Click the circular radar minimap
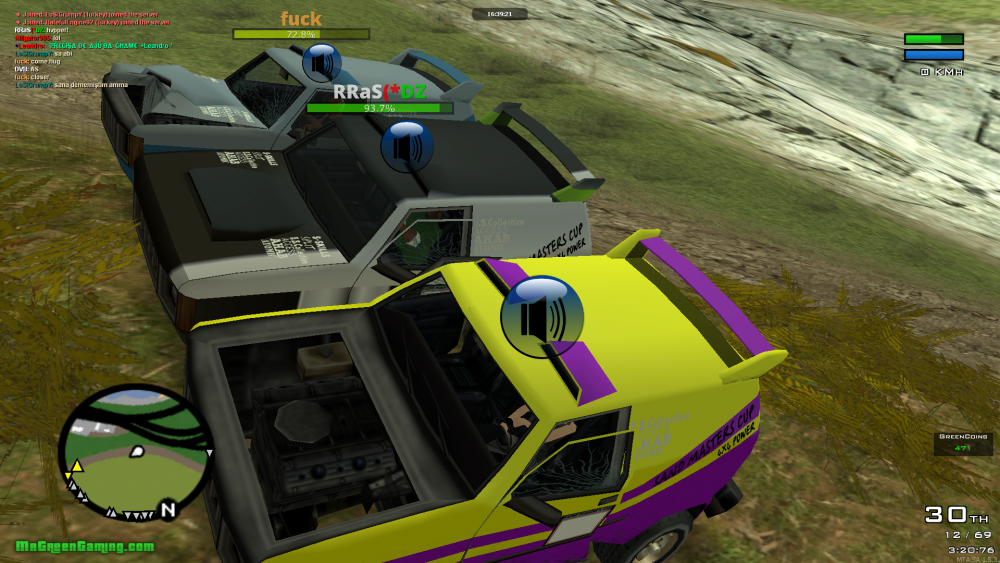The width and height of the screenshot is (1000, 563). (x=135, y=452)
